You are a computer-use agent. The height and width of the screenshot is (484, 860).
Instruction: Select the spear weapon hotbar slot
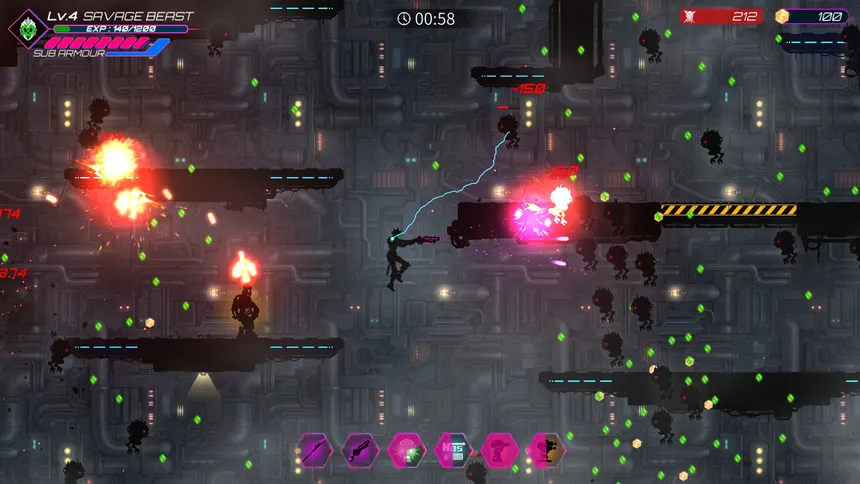pyautogui.click(x=315, y=451)
